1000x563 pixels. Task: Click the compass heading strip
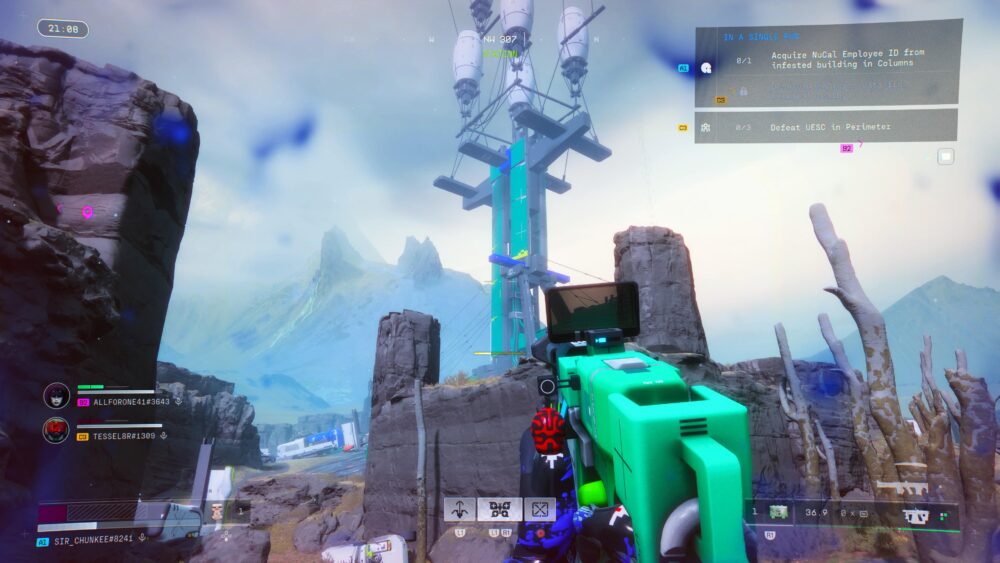coord(500,40)
